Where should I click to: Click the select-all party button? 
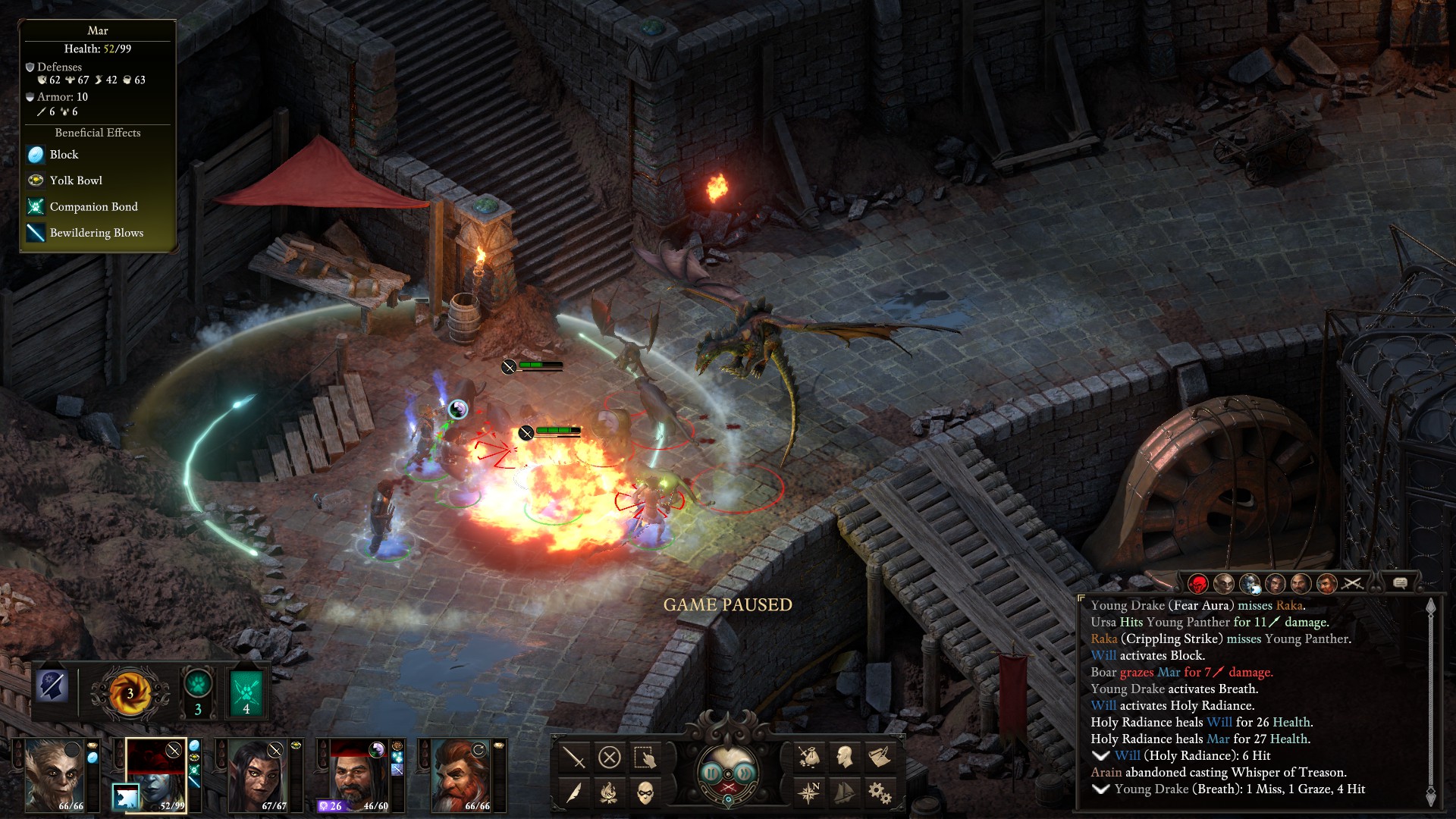click(645, 757)
